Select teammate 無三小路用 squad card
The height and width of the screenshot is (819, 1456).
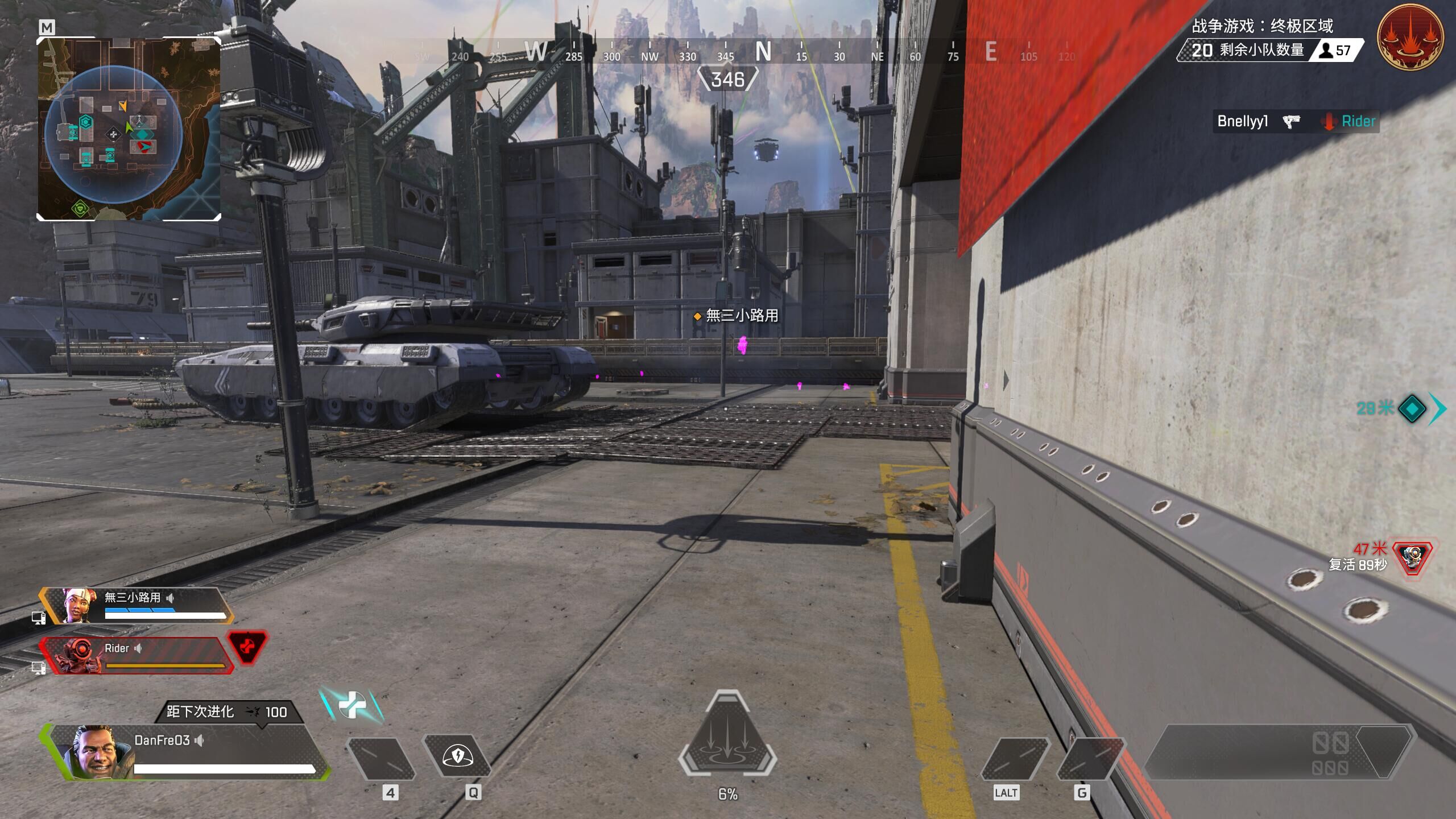136,606
